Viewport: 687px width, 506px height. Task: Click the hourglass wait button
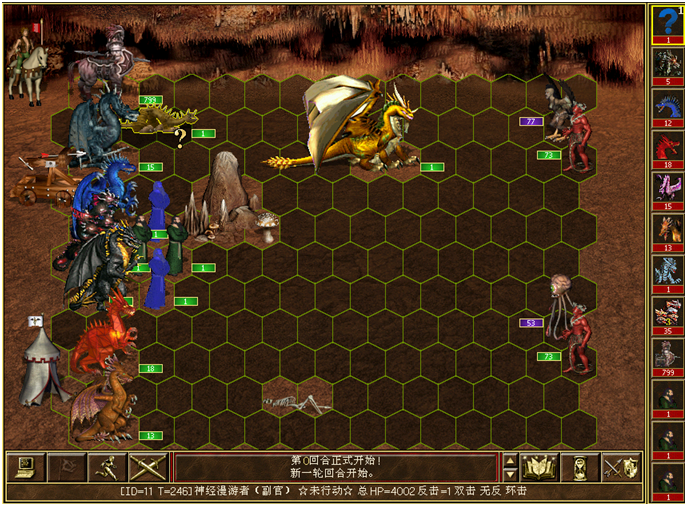[x=580, y=467]
